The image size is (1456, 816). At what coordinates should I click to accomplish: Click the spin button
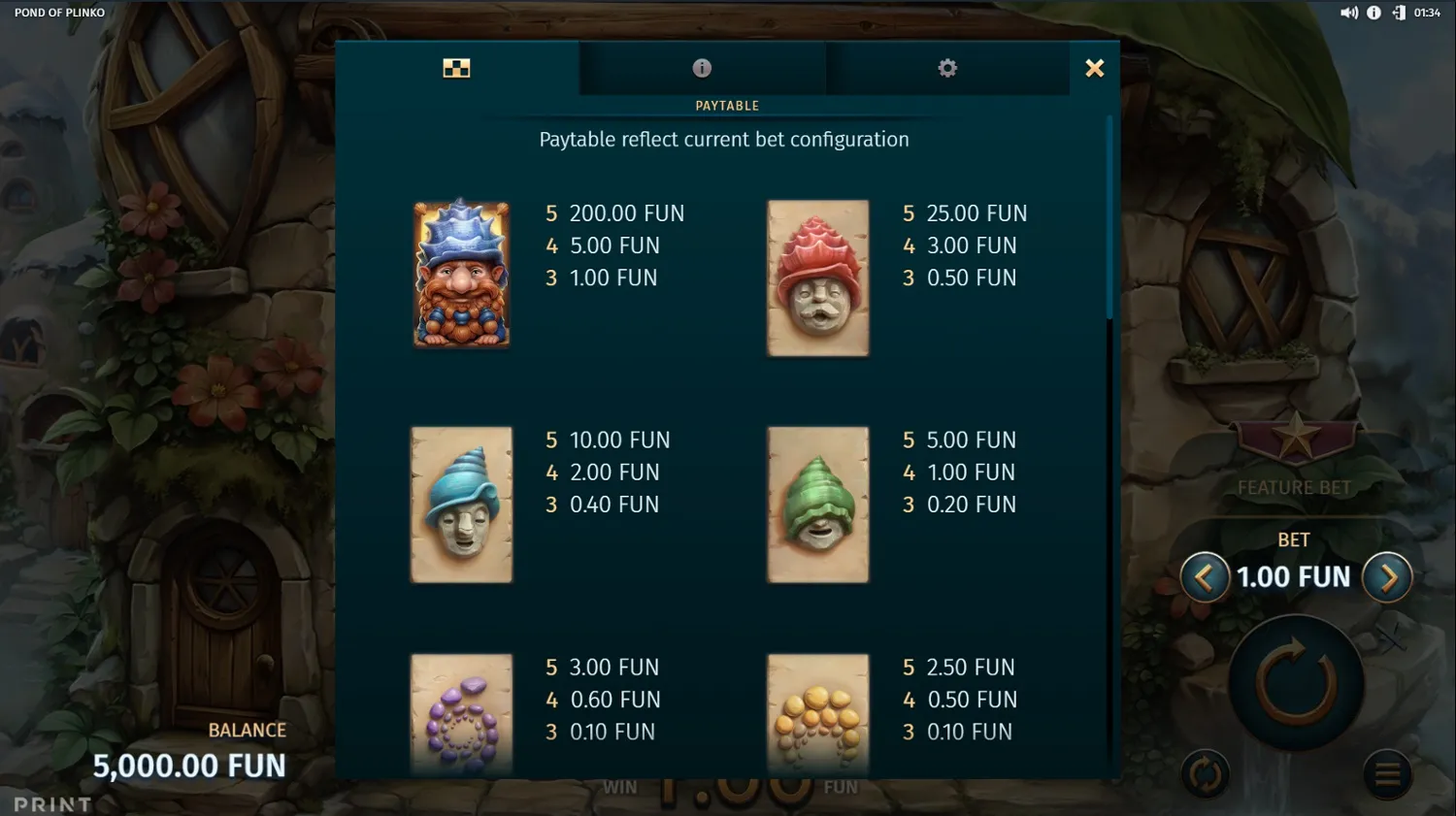[x=1295, y=679]
